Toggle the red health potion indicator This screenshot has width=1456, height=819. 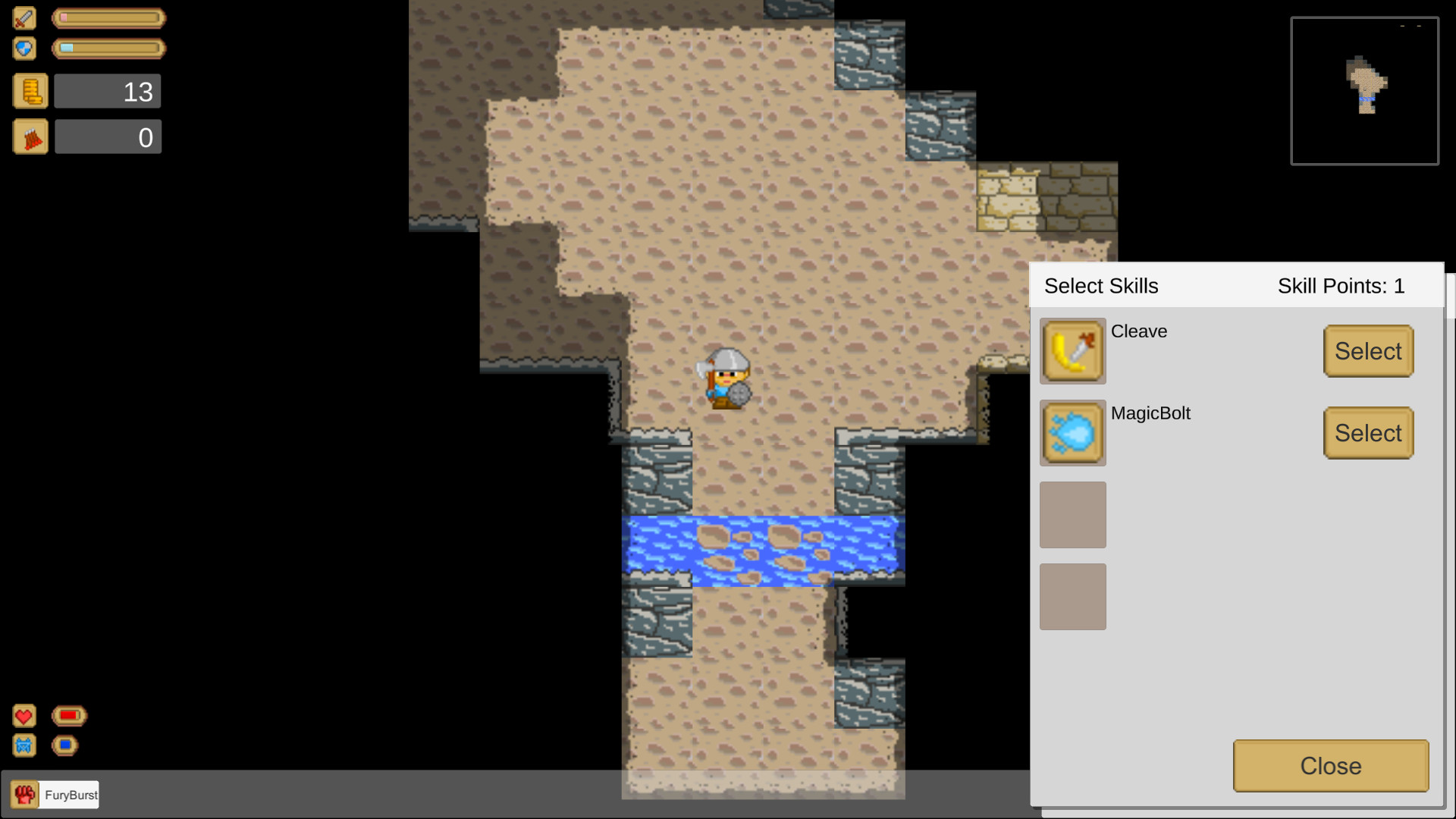69,714
